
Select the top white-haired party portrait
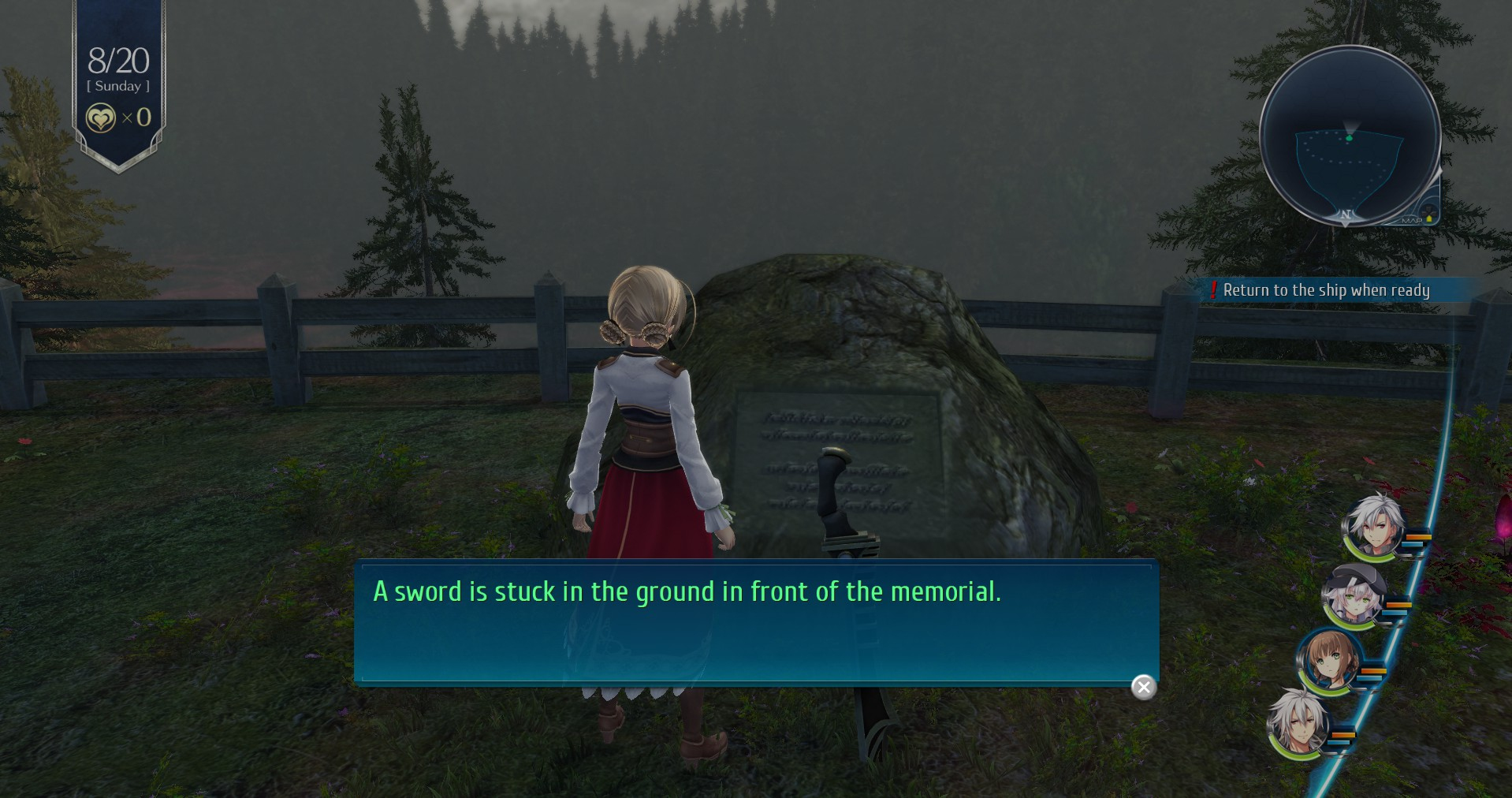coord(1373,526)
